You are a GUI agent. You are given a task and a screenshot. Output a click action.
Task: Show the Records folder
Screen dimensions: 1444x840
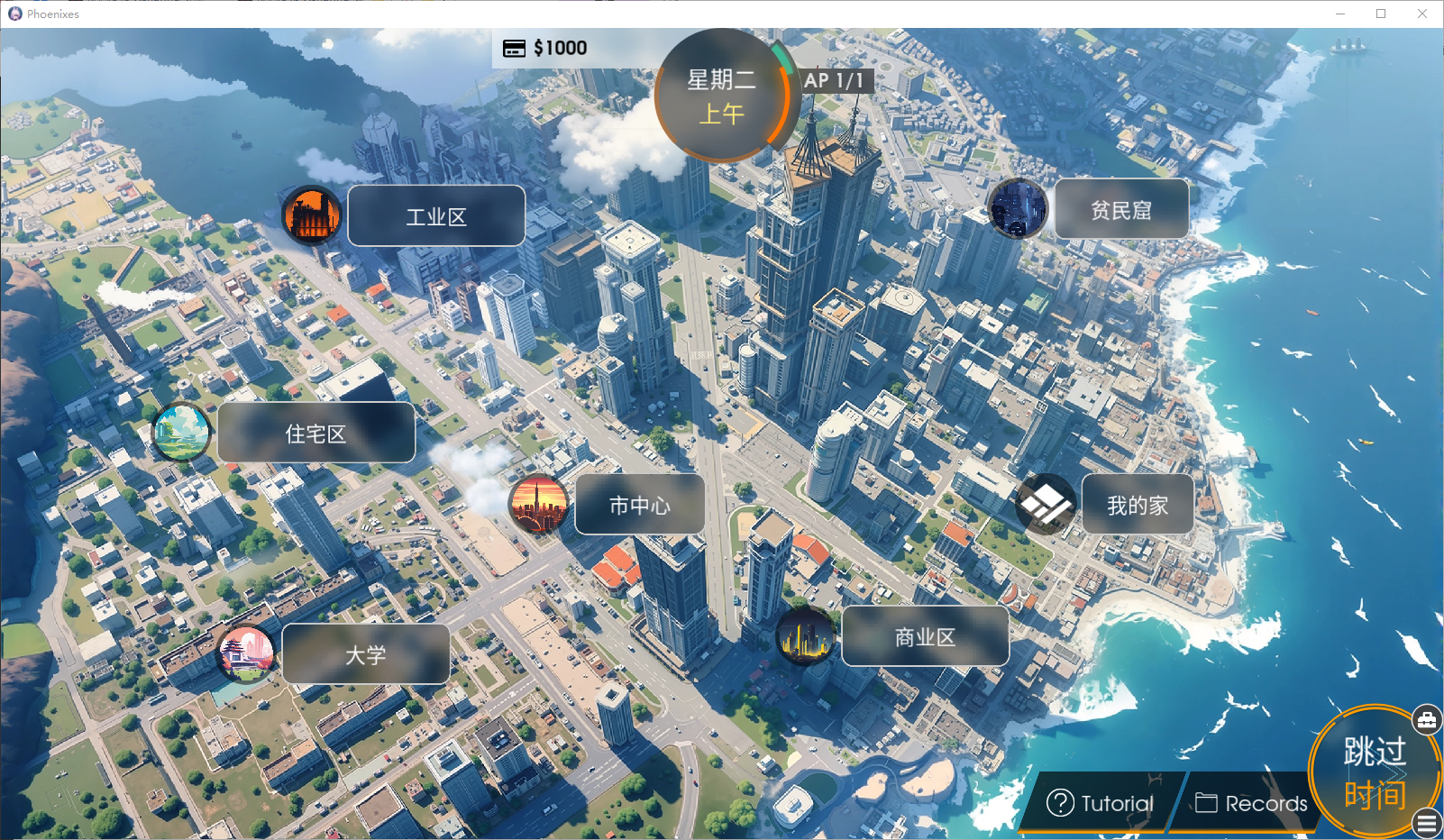tap(1251, 802)
